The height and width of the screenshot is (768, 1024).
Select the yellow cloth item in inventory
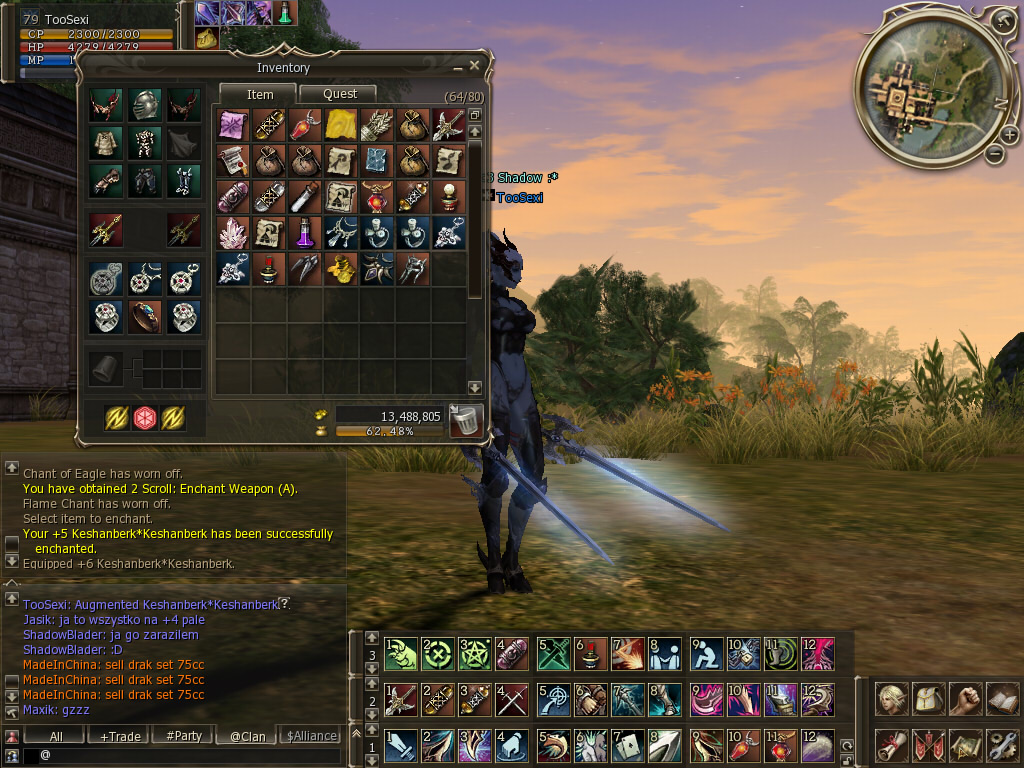click(341, 125)
